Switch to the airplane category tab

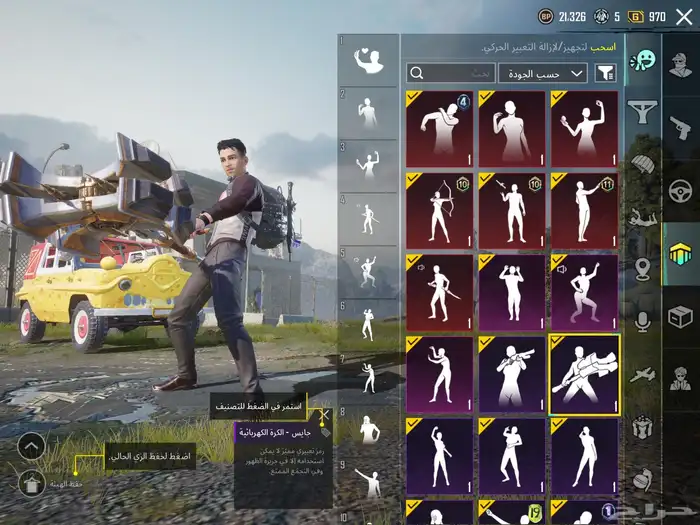click(642, 372)
